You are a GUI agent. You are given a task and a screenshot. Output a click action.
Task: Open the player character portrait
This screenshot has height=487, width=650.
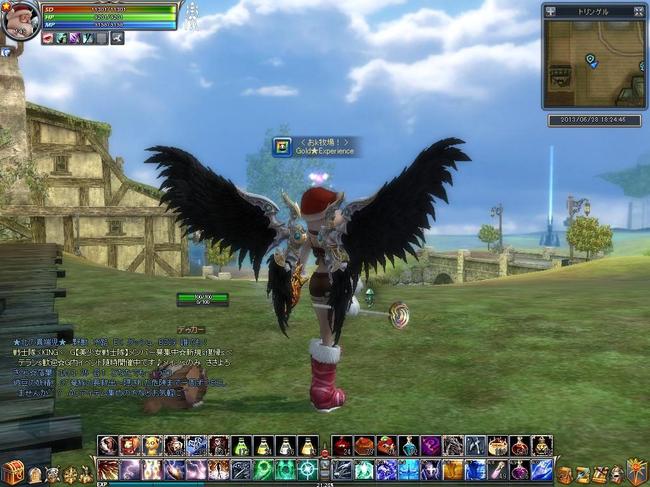click(x=19, y=20)
